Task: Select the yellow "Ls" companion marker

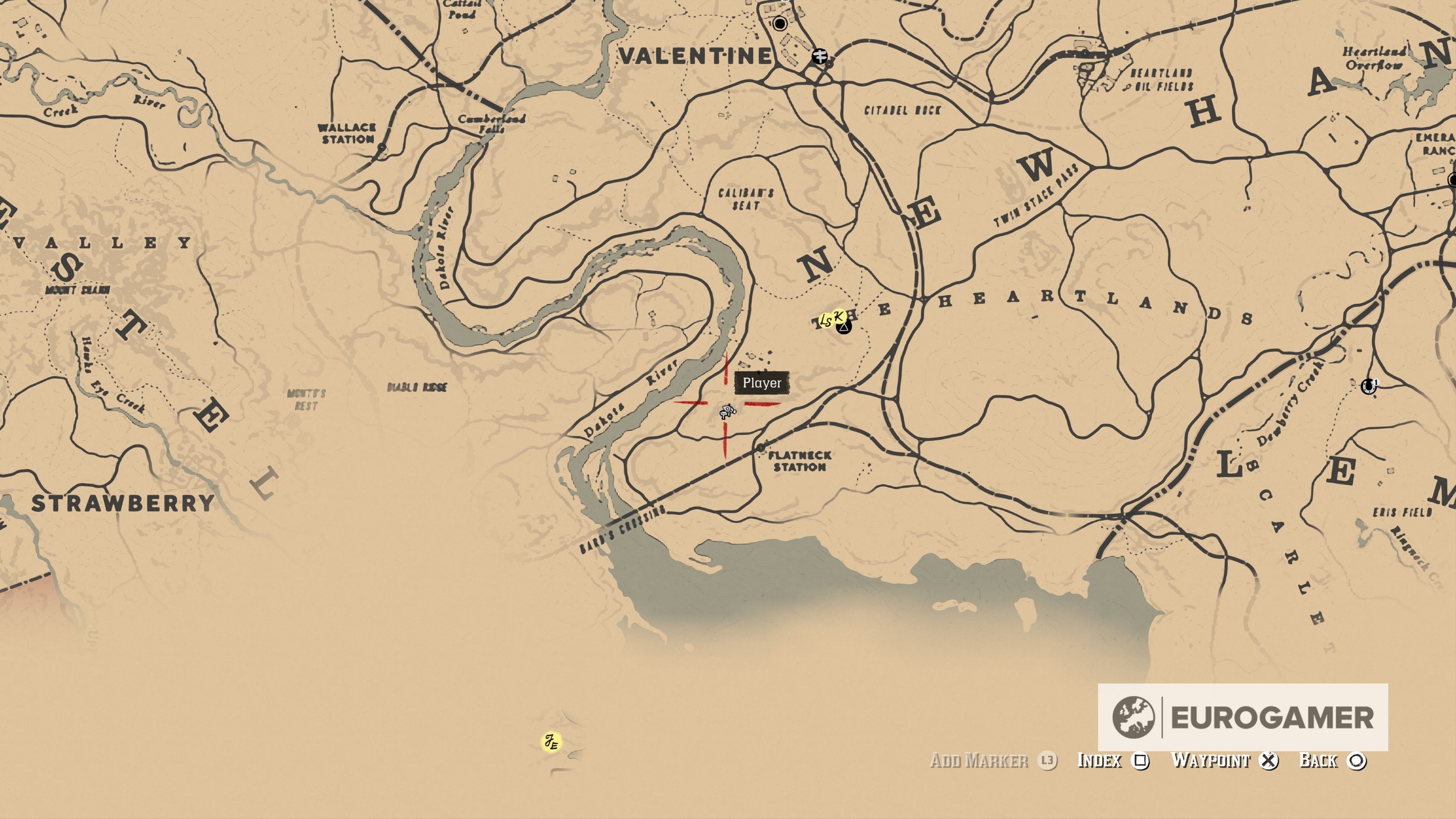Action: point(826,320)
